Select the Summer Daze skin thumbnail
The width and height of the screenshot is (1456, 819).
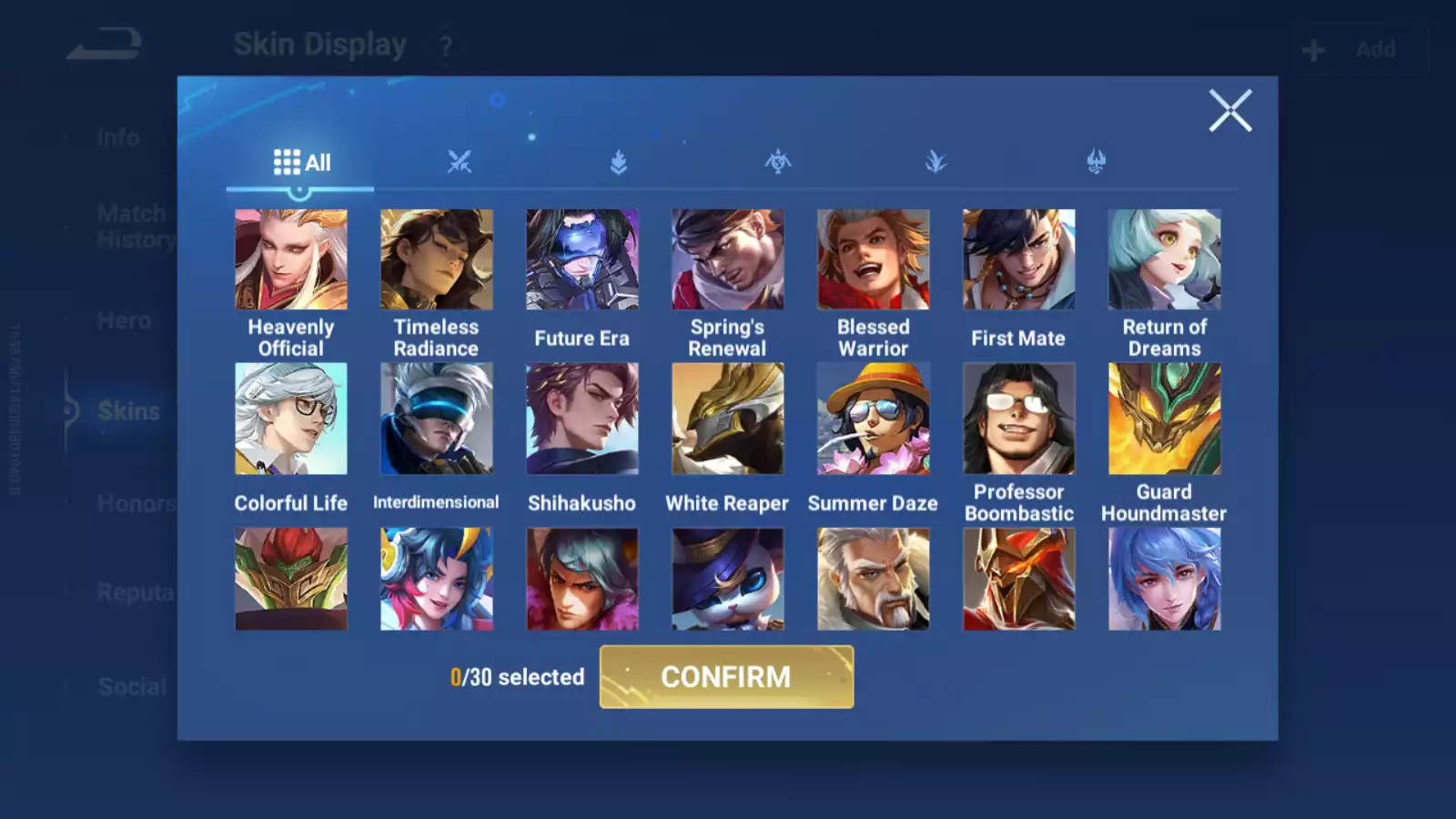pos(874,418)
